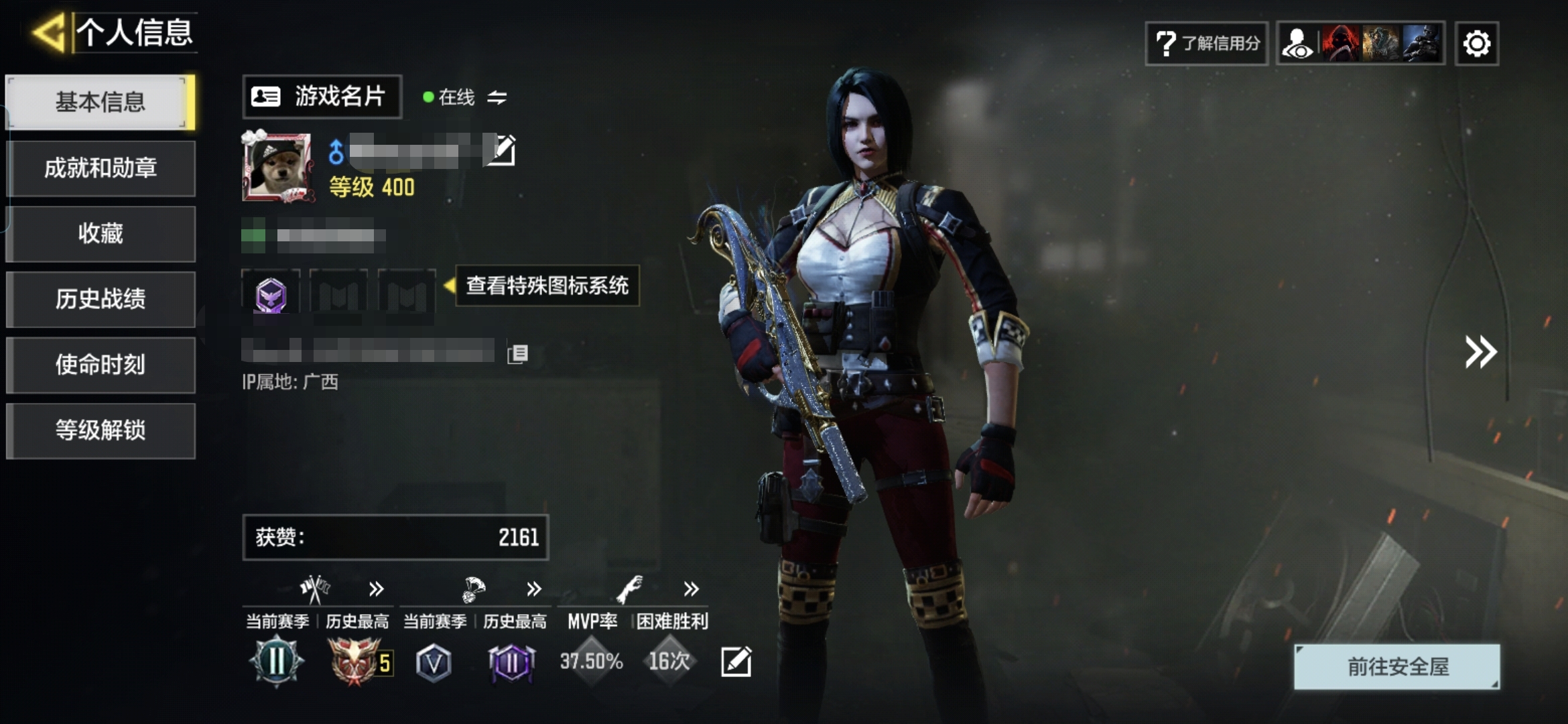This screenshot has height=724, width=1568.
Task: Open the 收藏 tab
Action: point(101,233)
